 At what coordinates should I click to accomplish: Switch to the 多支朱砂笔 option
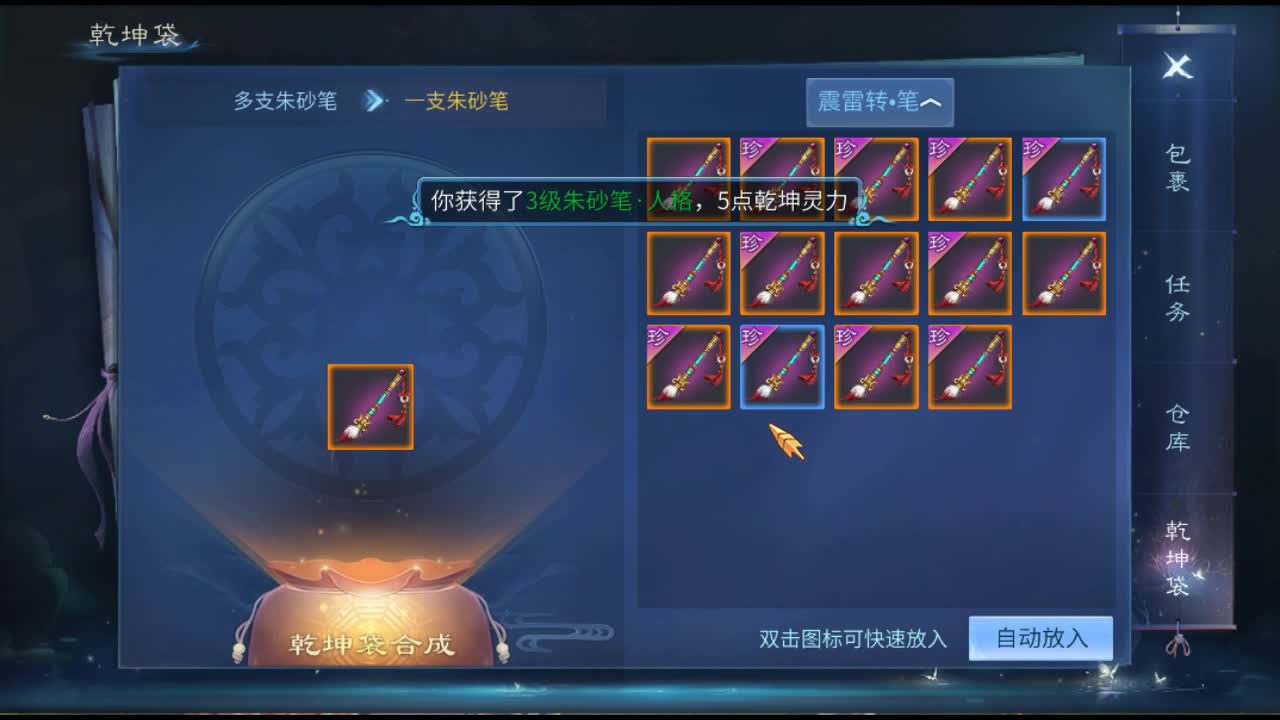coord(283,101)
